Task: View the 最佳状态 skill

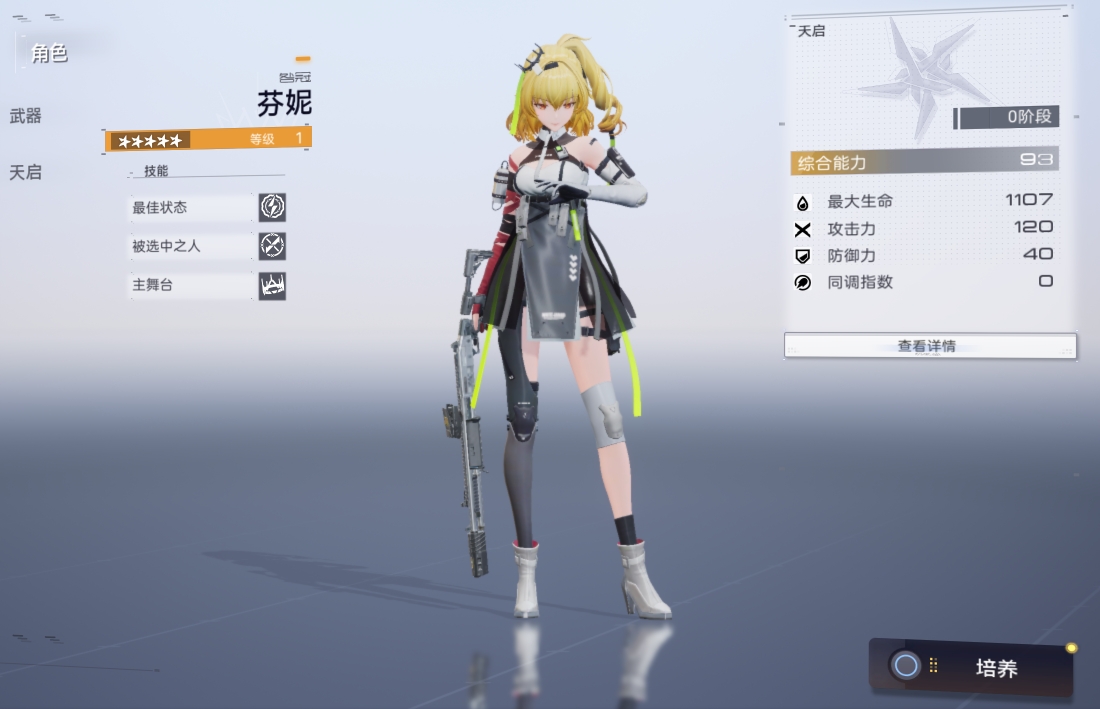Action: [208, 208]
